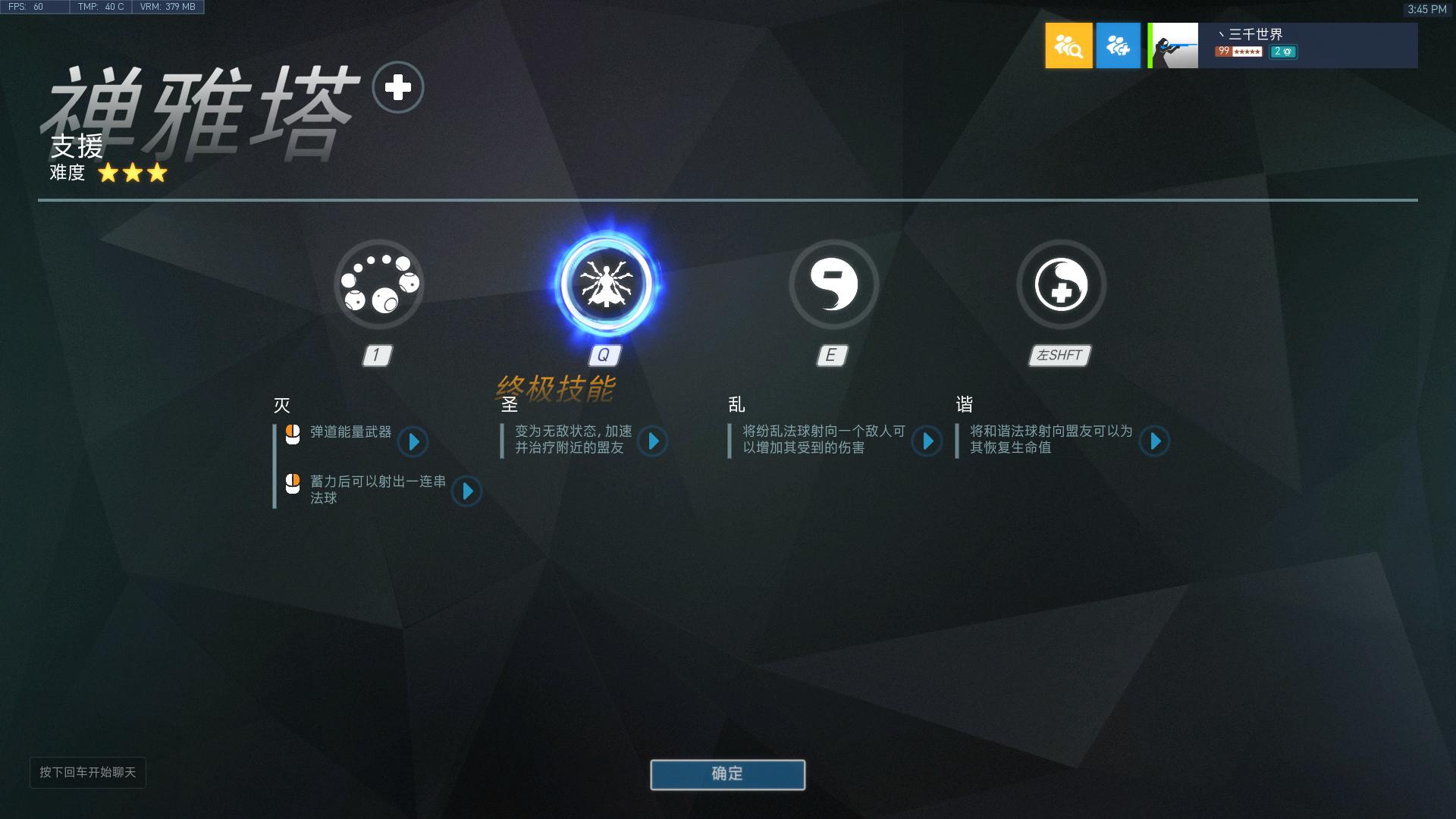Select the Orb of Harmony ability icon
Image resolution: width=1456 pixels, height=819 pixels.
tap(1059, 284)
